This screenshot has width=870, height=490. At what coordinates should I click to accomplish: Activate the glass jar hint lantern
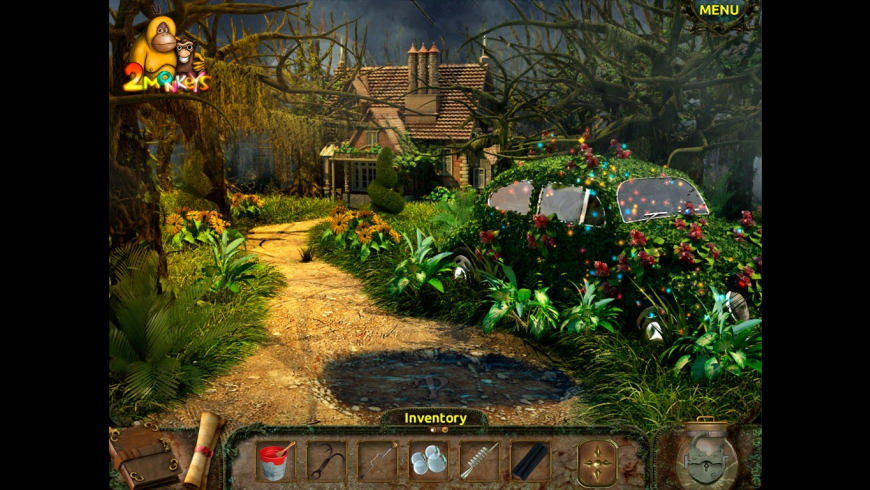tap(706, 455)
